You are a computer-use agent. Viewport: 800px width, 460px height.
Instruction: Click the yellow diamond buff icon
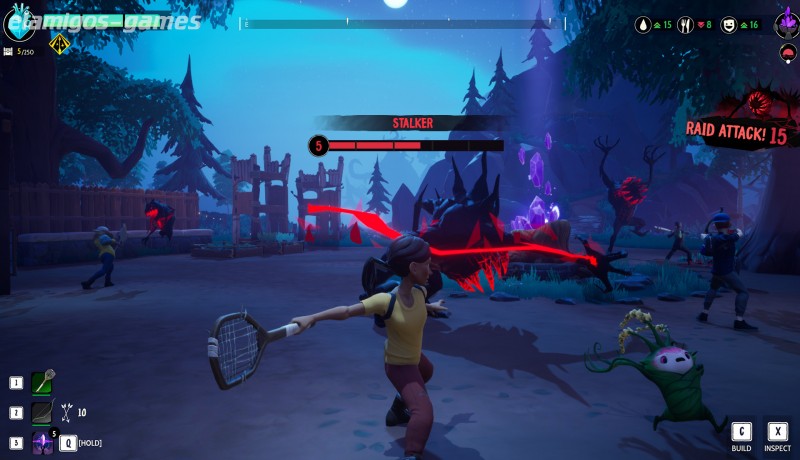click(59, 43)
